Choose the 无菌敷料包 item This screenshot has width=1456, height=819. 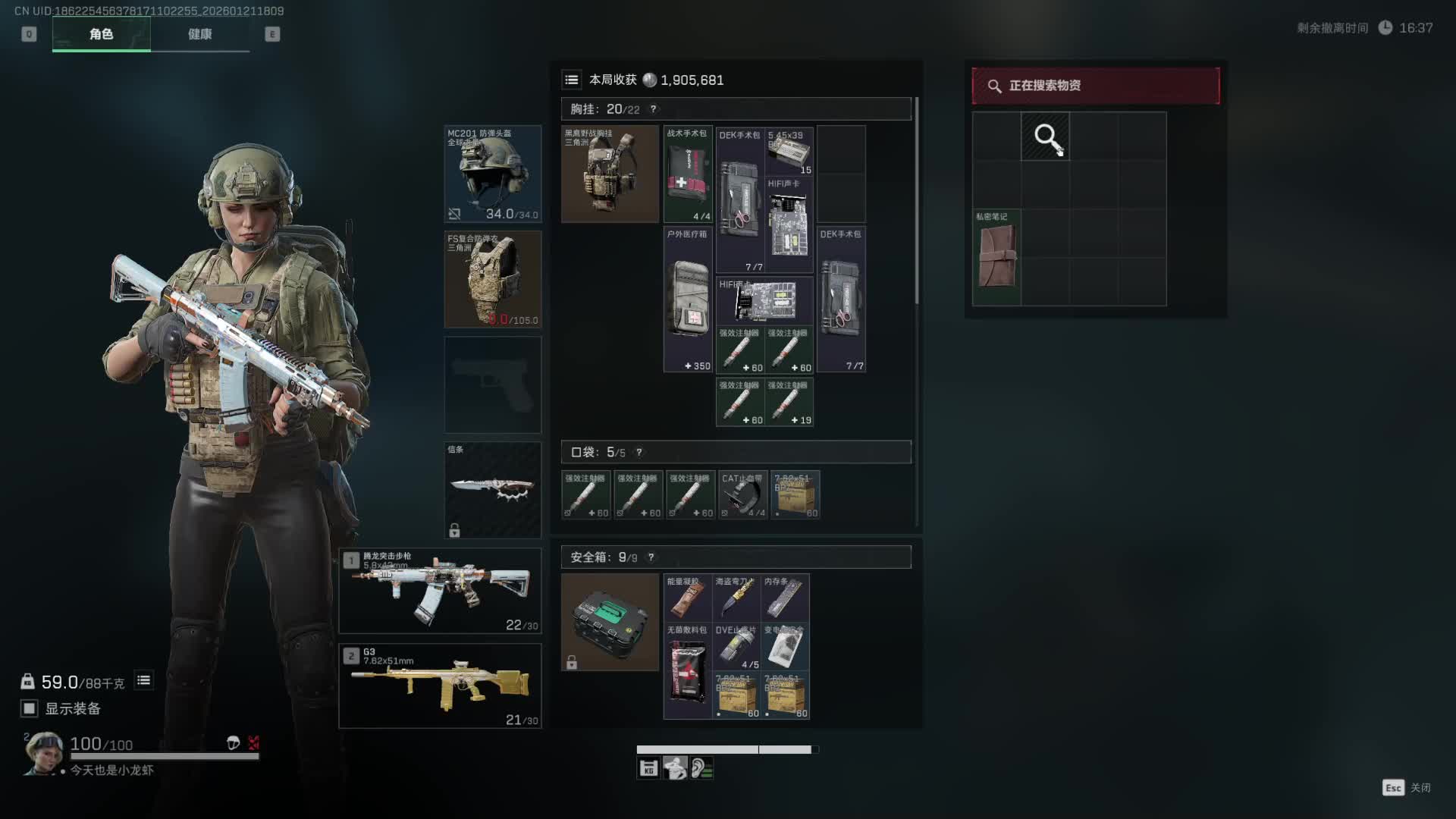click(x=687, y=671)
